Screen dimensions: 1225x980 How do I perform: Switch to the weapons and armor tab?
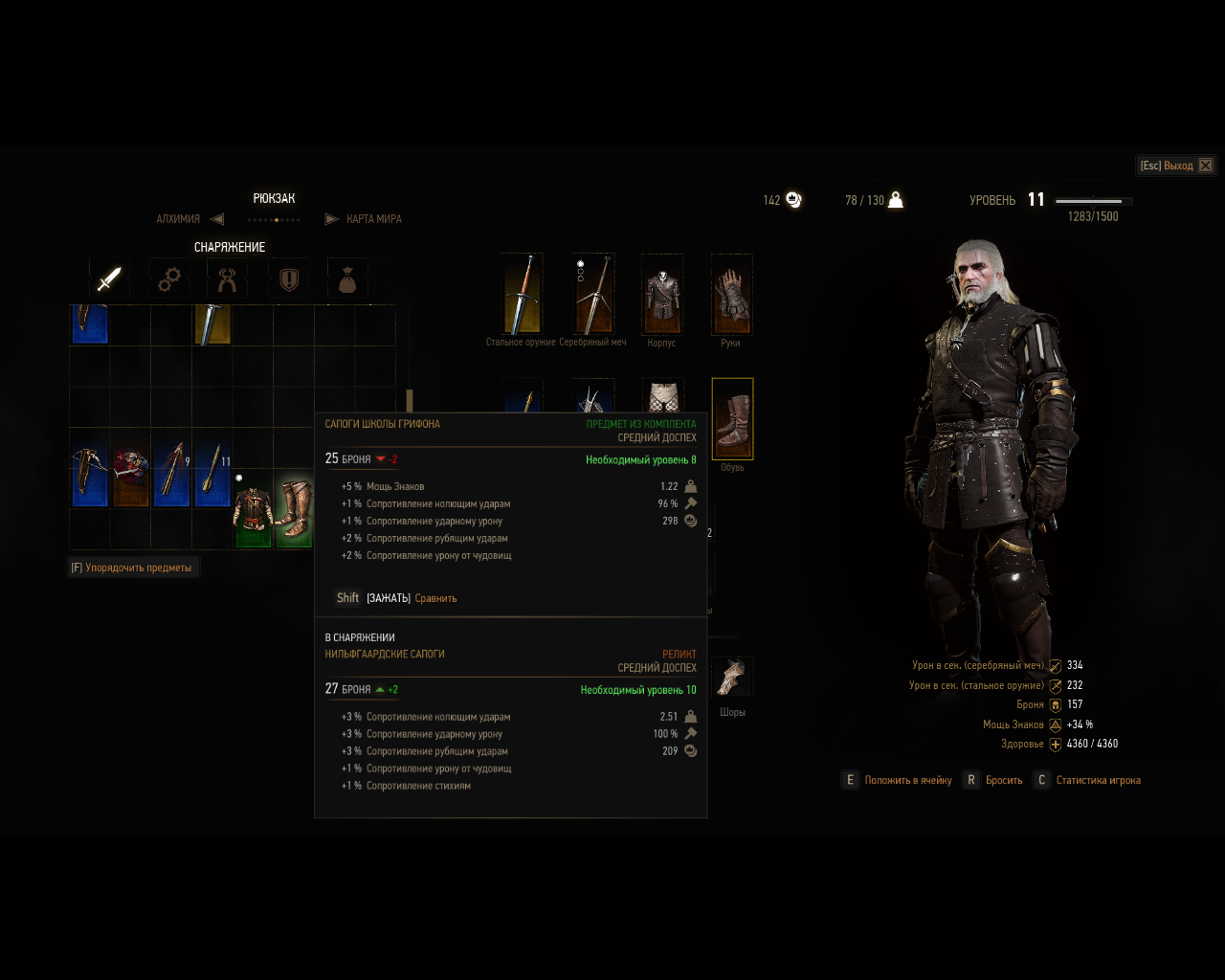pyautogui.click(x=109, y=278)
